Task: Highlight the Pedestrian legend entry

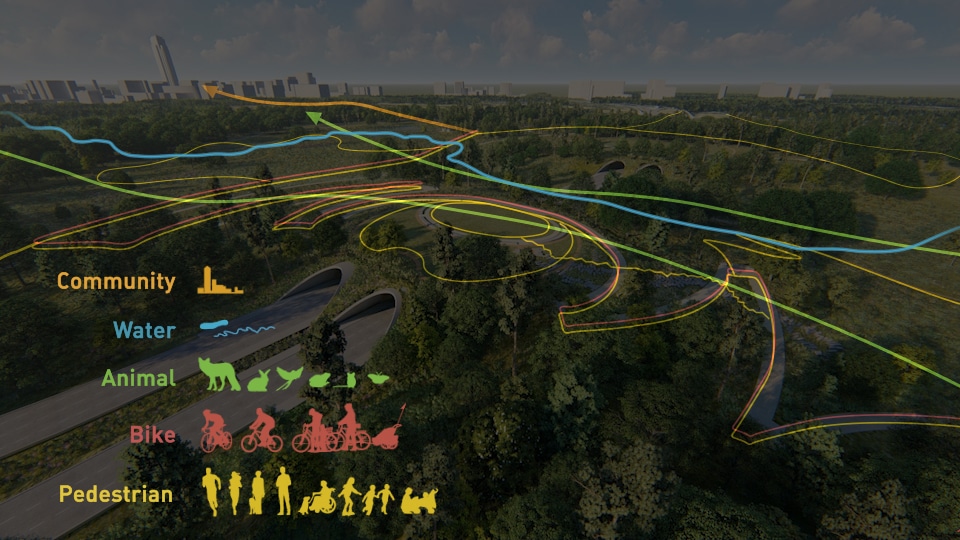Action: (x=115, y=494)
